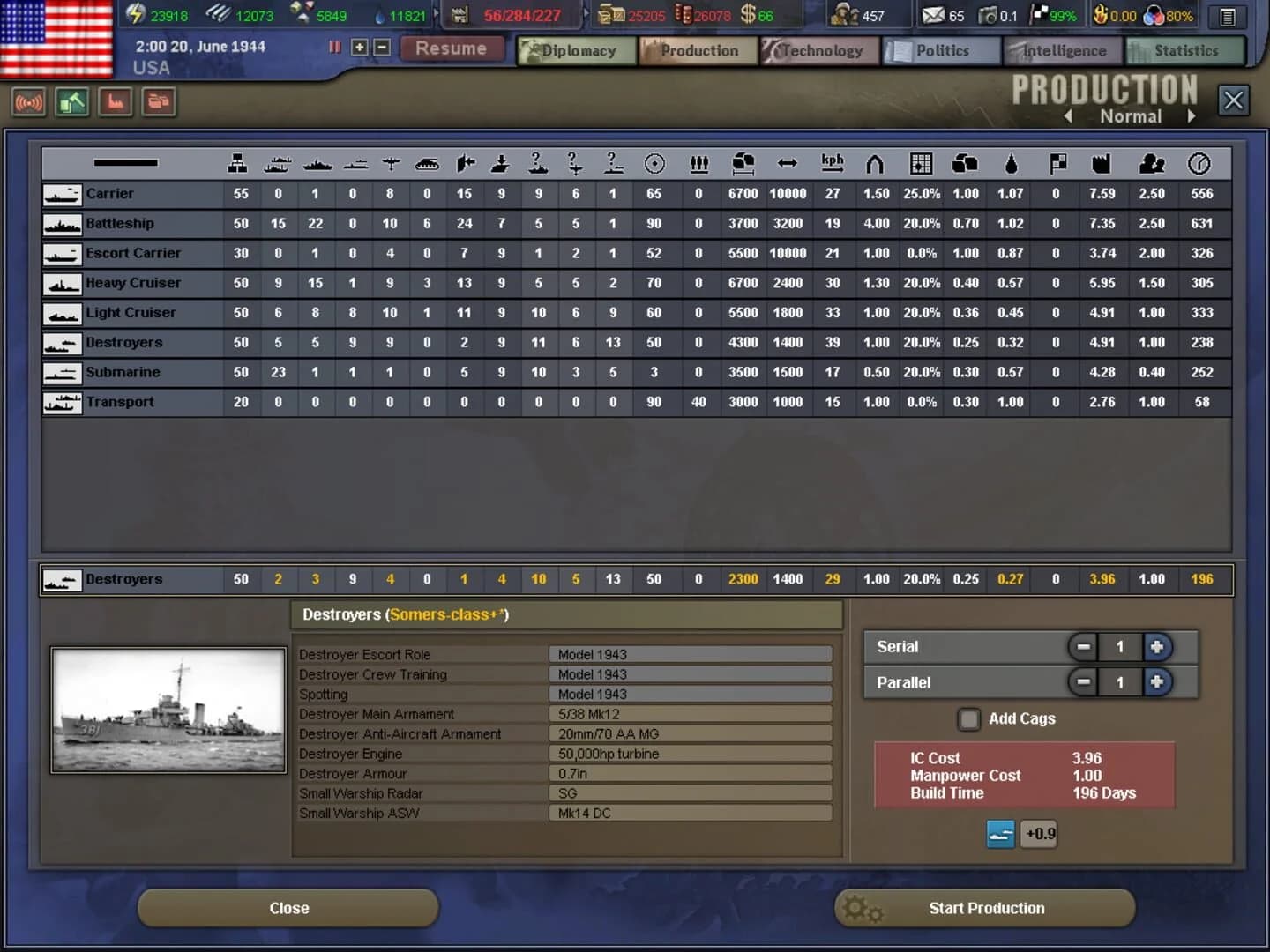Click the Start Production button

point(985,908)
